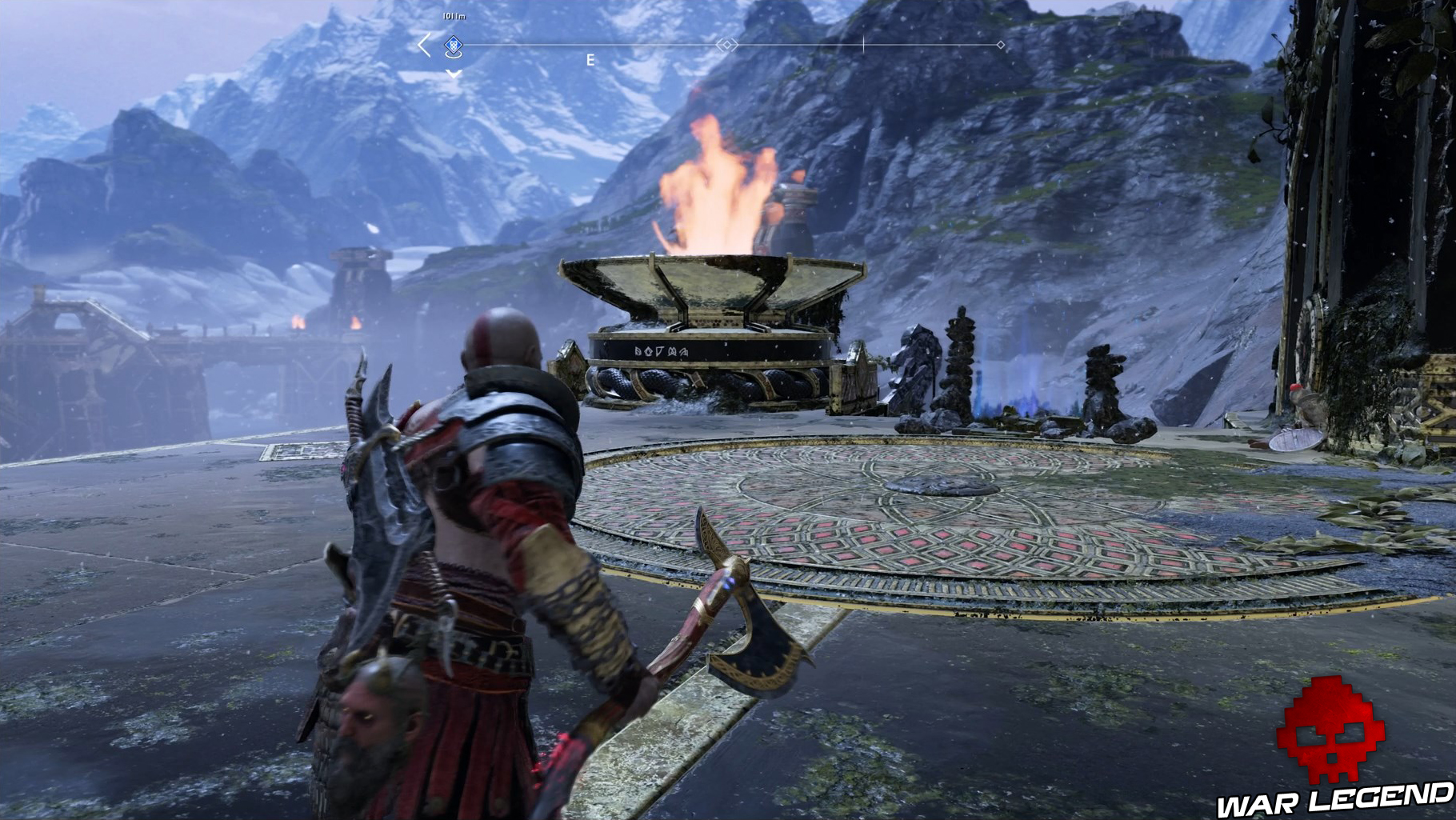Select the blue quest marker icon on the compass
The image size is (1456, 820).
coord(452,45)
